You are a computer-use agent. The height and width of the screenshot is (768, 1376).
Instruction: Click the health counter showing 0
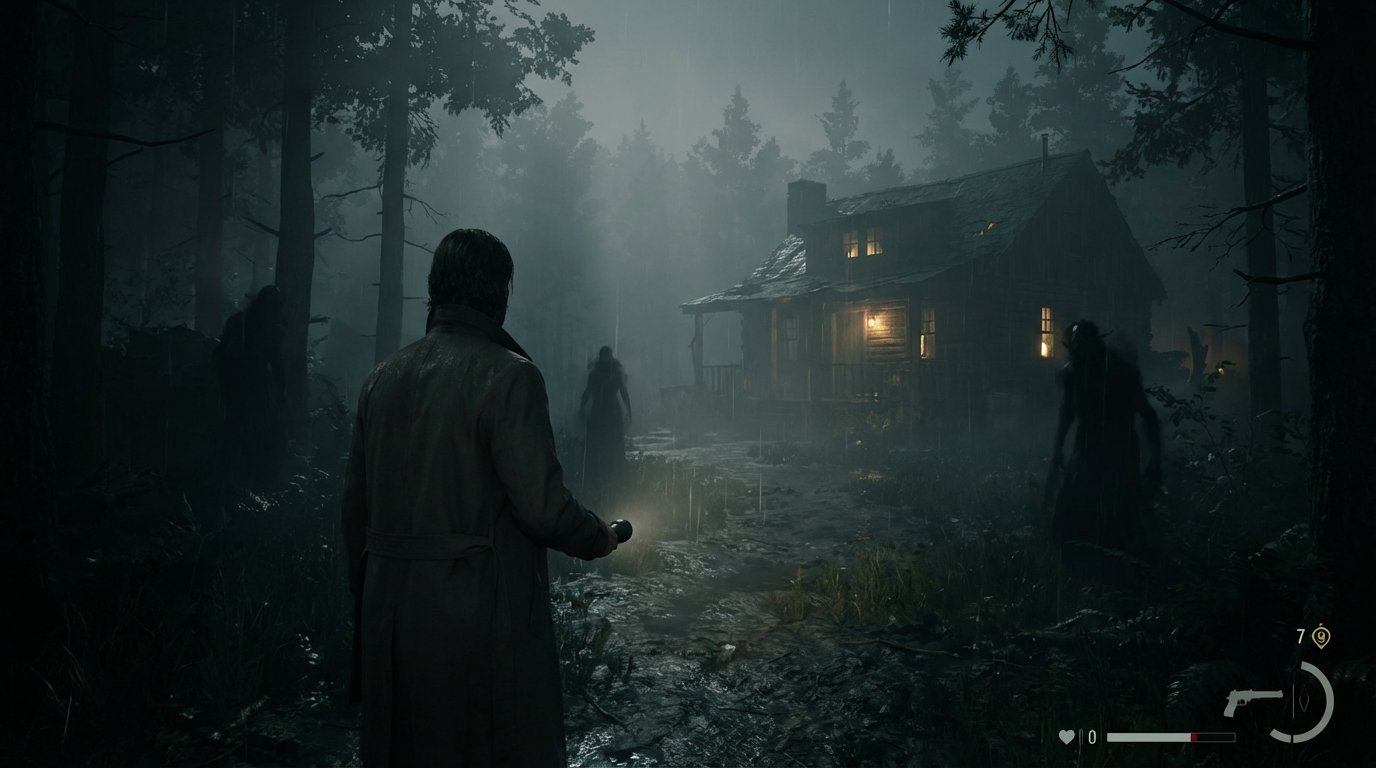point(1092,736)
